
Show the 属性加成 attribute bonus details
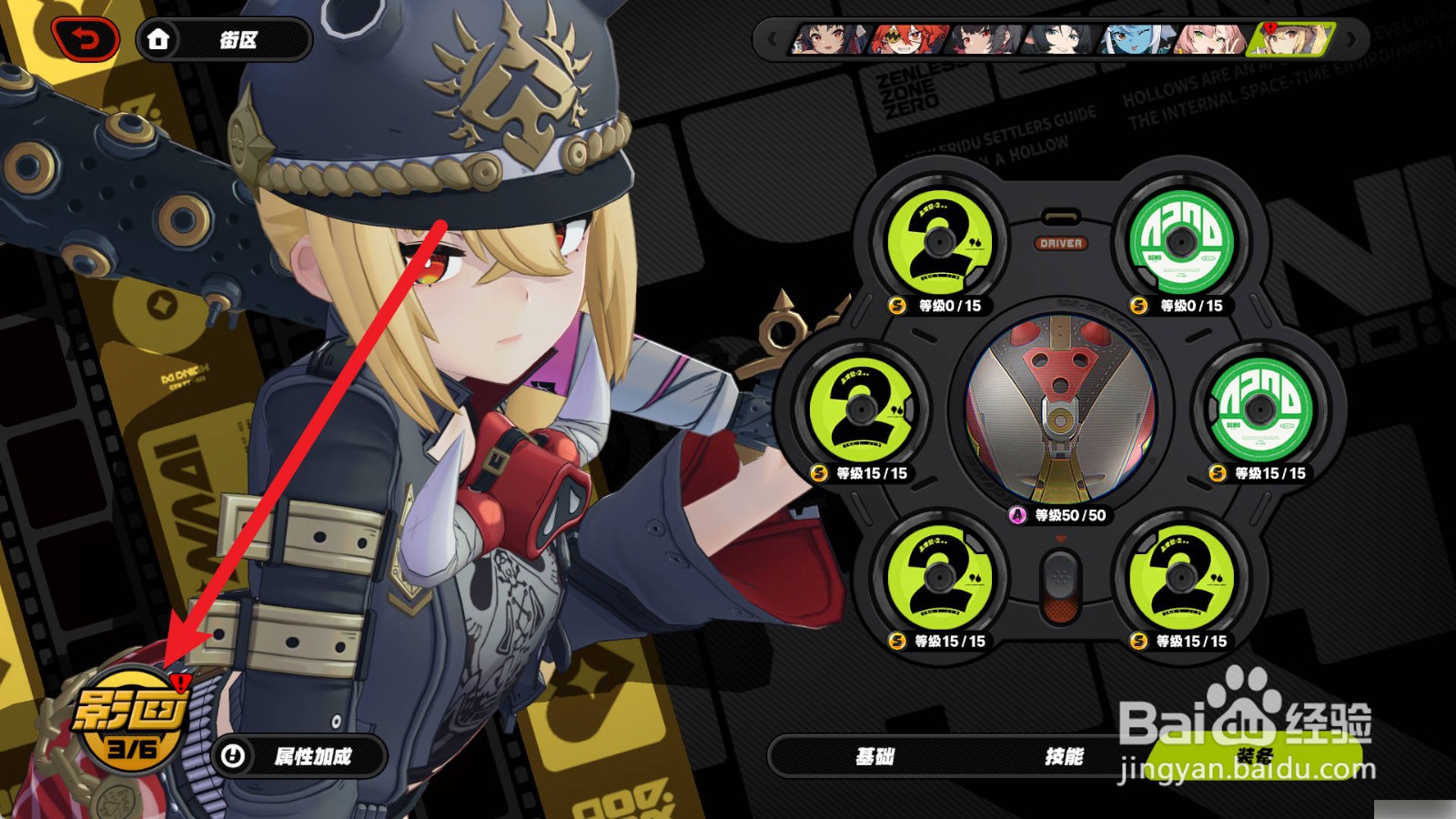pos(298,756)
